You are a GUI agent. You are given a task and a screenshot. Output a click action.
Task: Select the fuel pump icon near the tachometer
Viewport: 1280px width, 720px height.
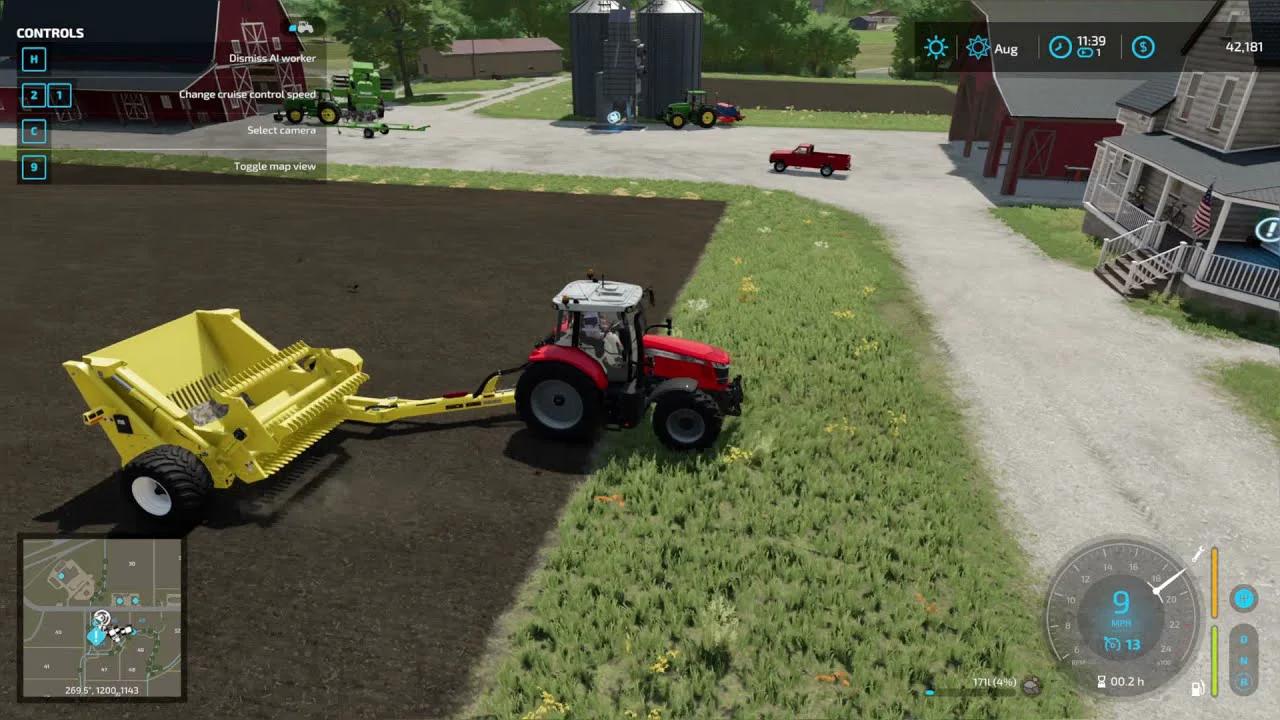click(x=1197, y=687)
